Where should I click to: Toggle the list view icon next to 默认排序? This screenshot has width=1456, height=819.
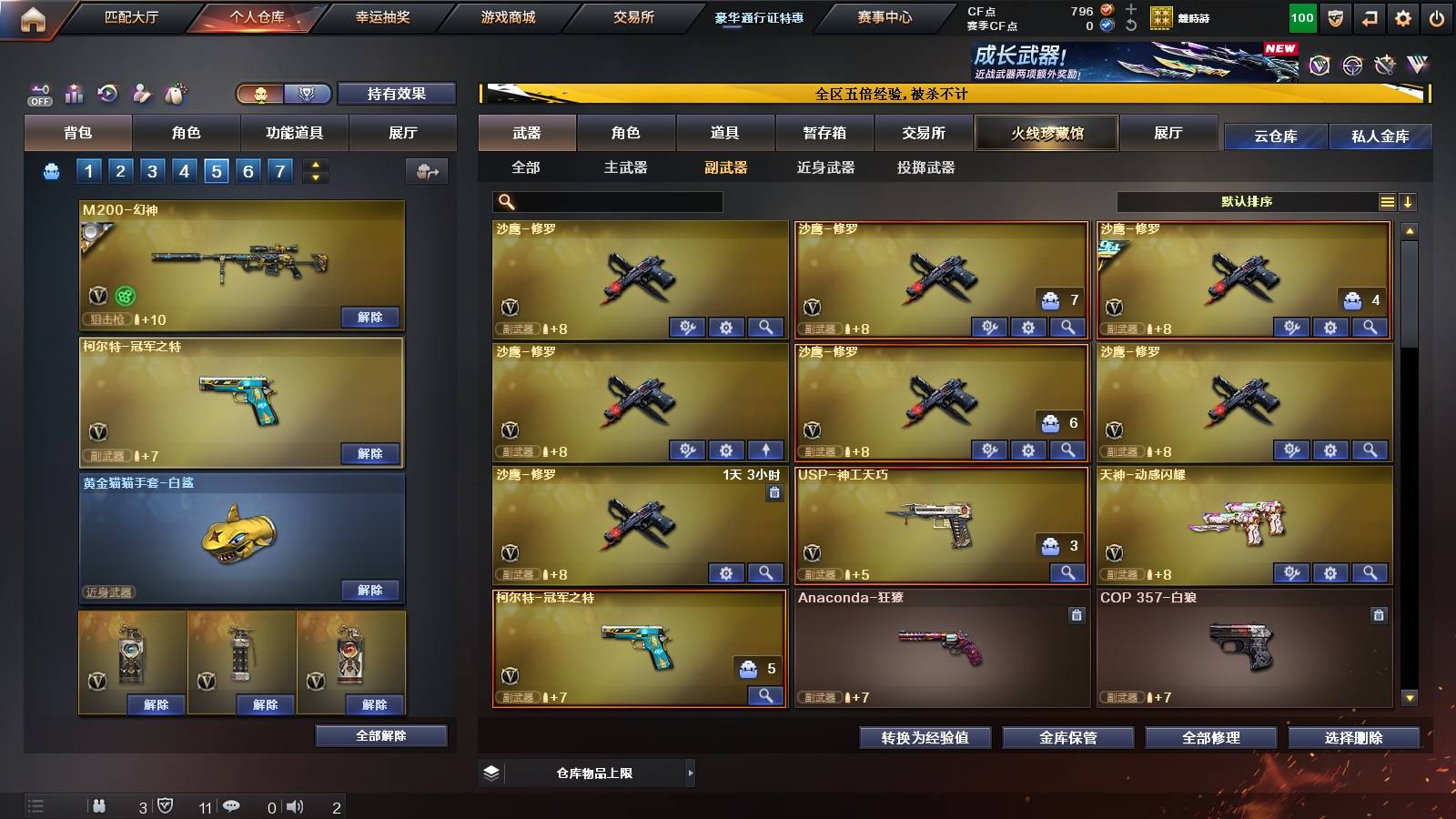1387,201
